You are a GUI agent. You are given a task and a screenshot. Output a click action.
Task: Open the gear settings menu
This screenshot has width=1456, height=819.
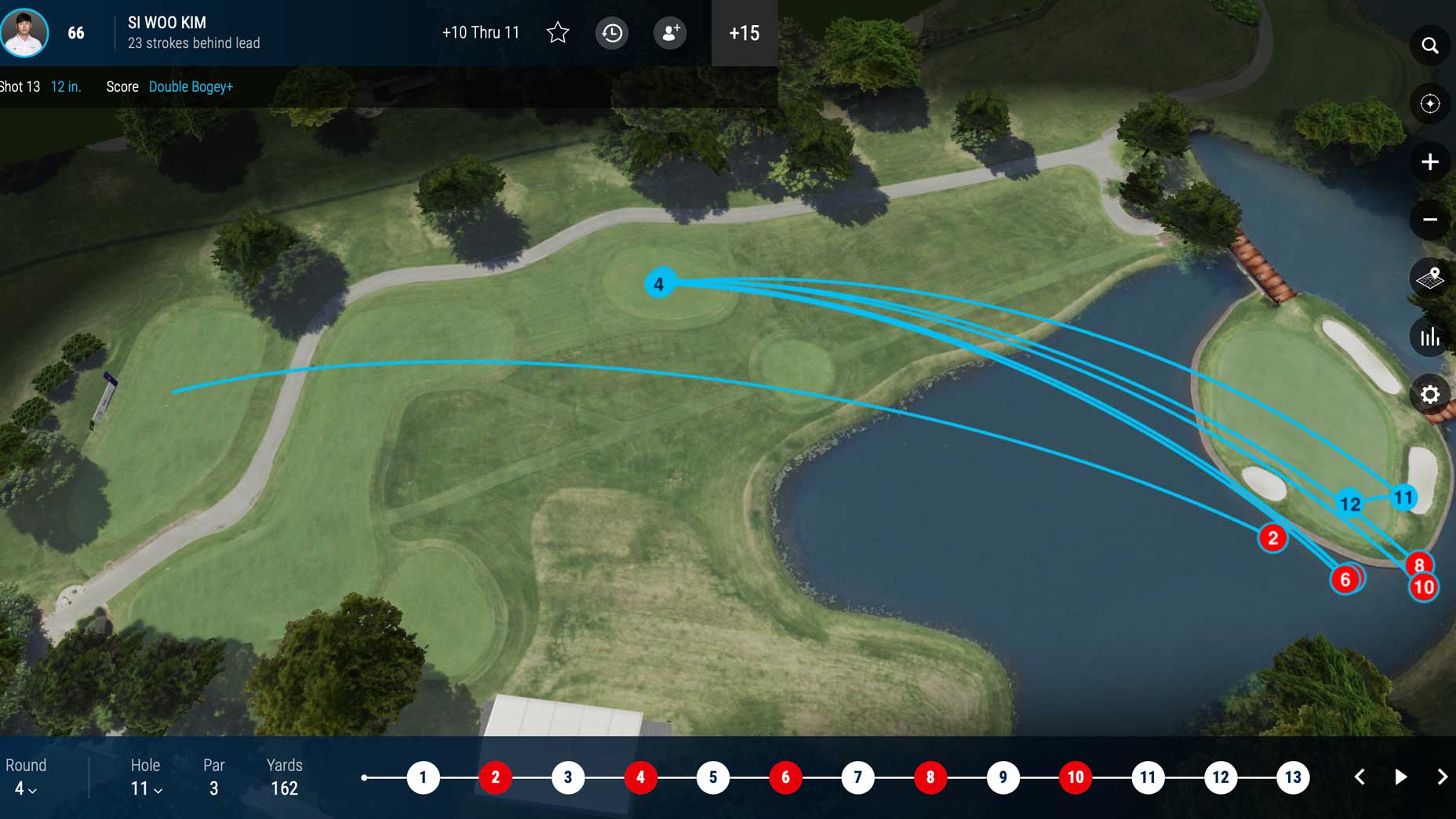click(1429, 395)
